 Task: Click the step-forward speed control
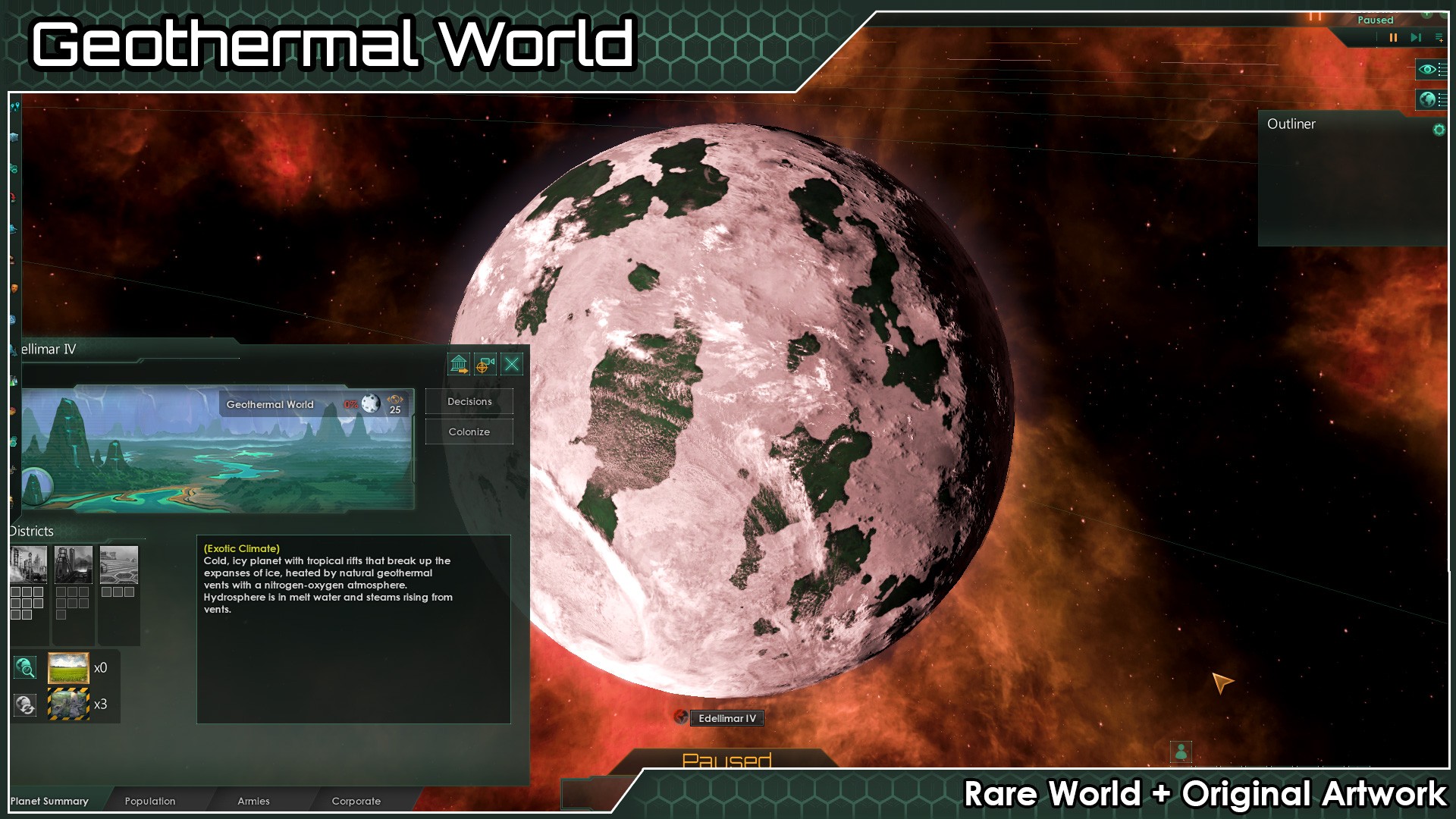1416,37
